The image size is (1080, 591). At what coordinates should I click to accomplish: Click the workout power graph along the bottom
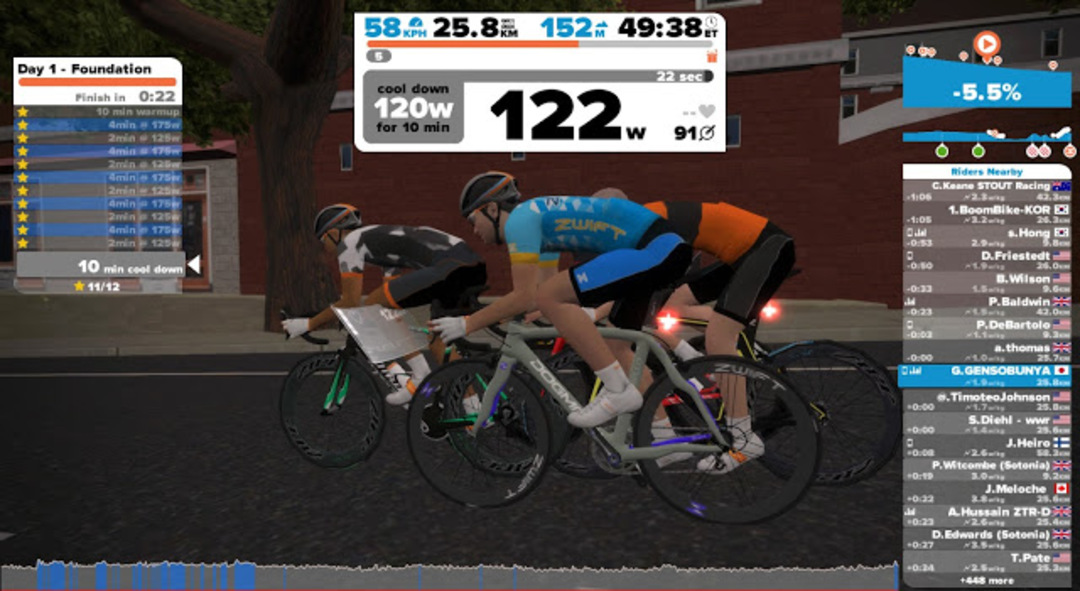point(450,575)
